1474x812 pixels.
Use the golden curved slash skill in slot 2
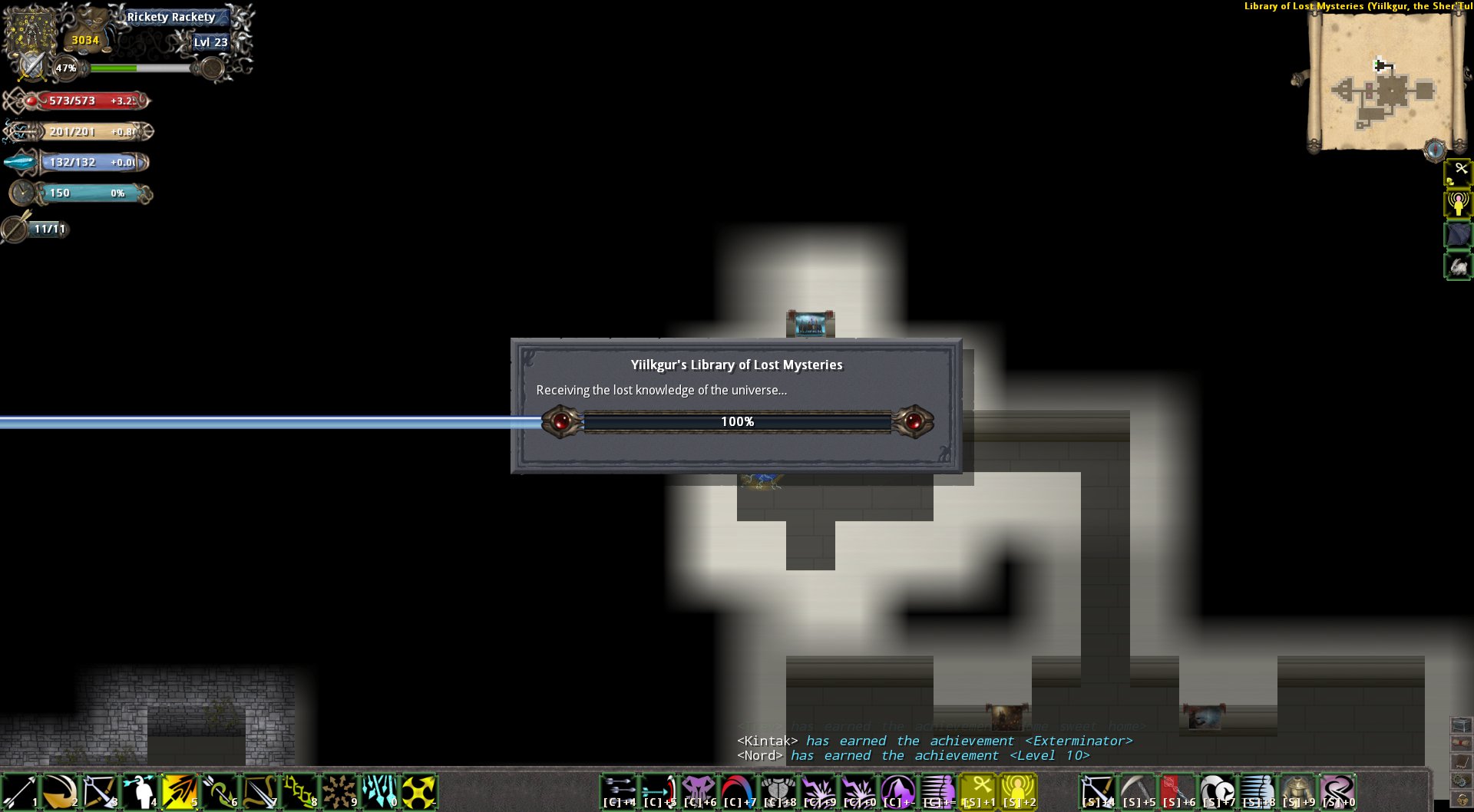[59, 792]
